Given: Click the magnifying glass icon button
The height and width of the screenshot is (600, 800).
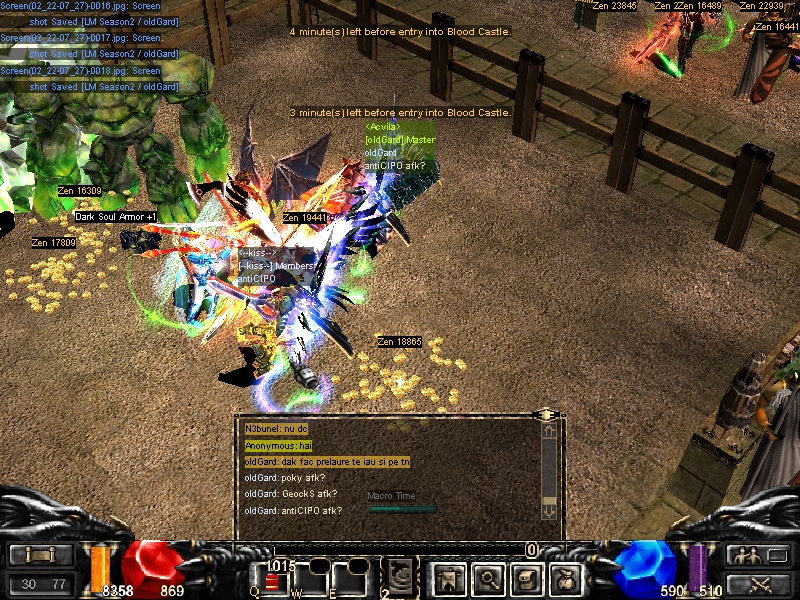Looking at the screenshot, I should tap(487, 576).
